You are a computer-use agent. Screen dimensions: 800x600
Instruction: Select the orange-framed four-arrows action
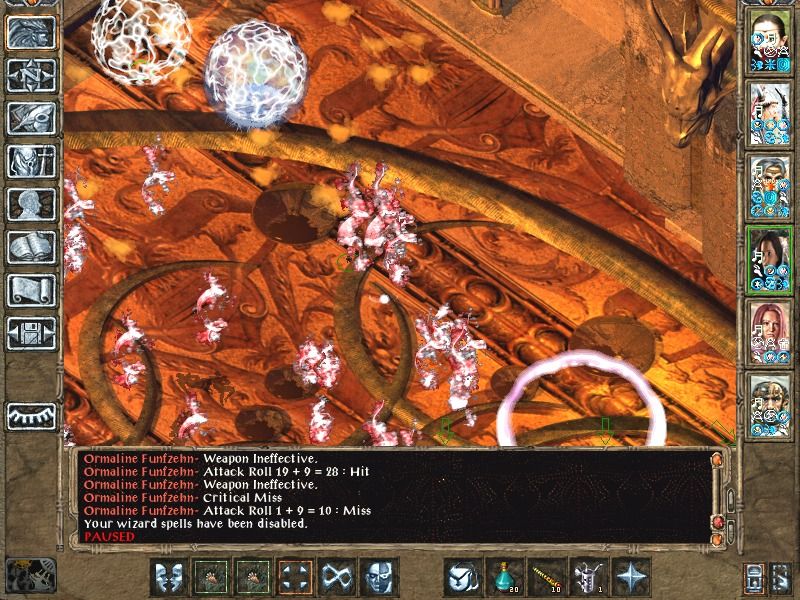[297, 577]
